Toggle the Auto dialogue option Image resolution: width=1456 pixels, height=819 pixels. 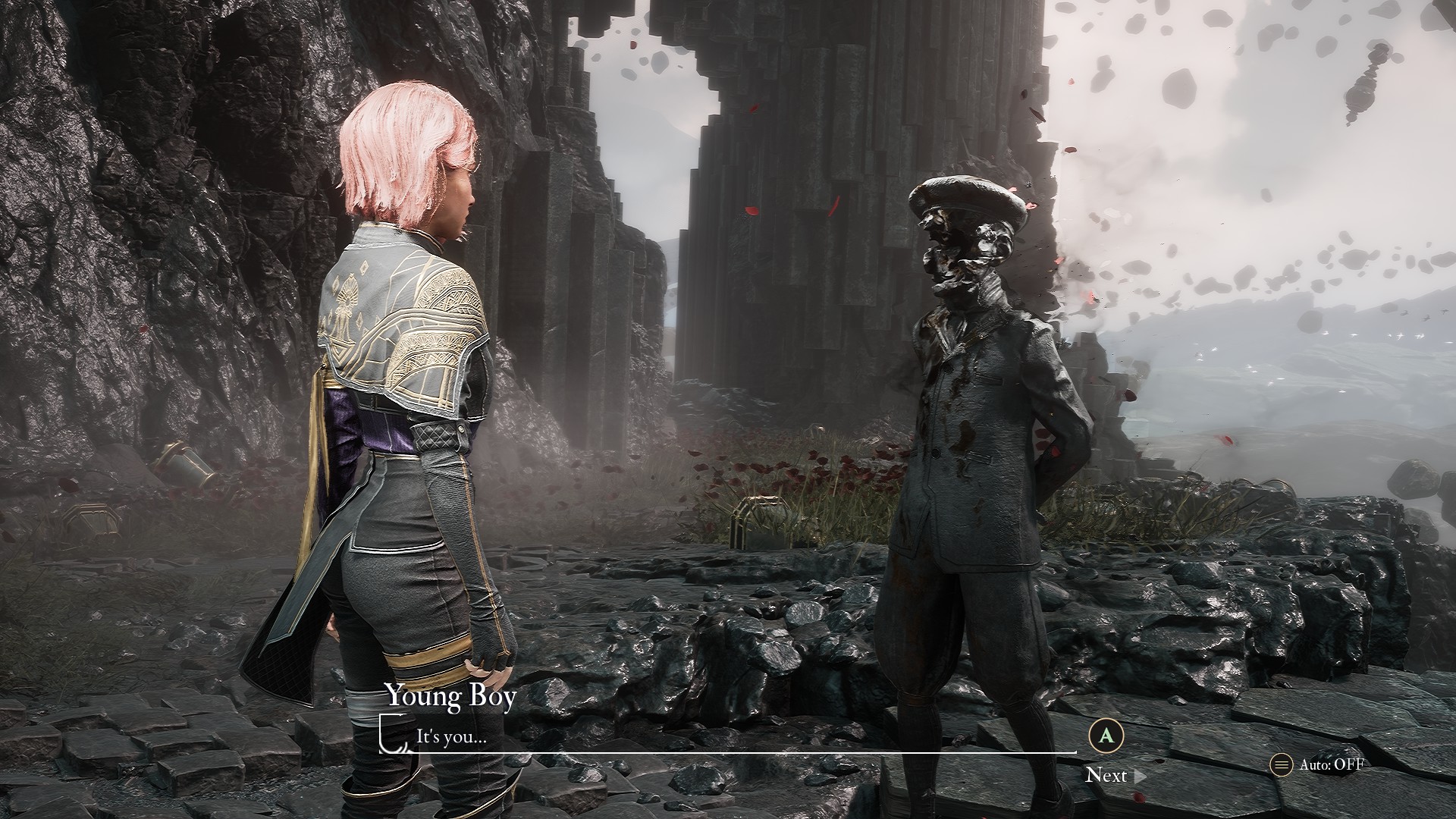pyautogui.click(x=1318, y=764)
